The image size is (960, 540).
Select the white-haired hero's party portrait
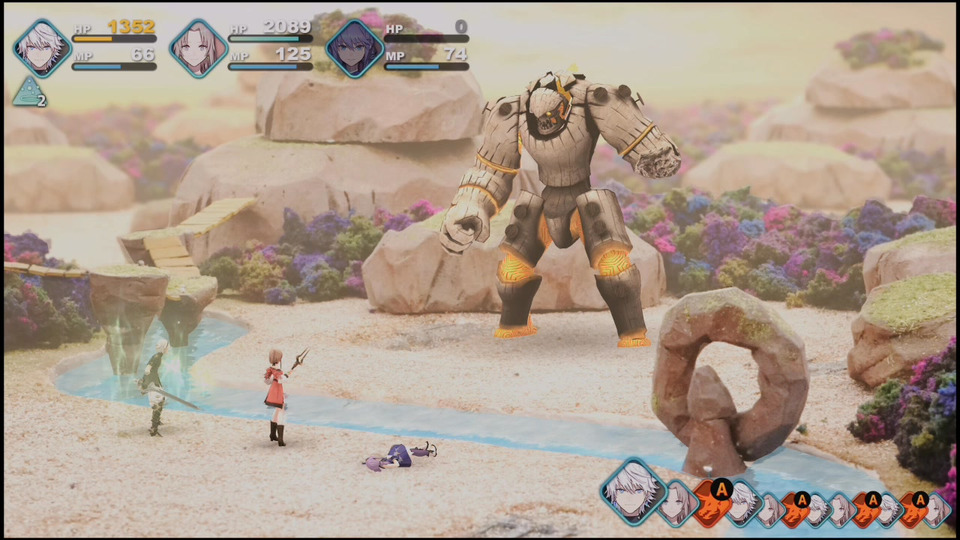[x=42, y=48]
